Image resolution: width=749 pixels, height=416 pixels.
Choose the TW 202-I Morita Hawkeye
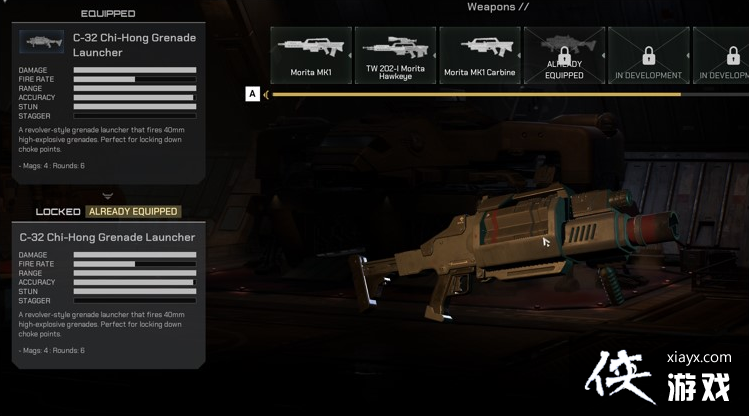tap(395, 55)
